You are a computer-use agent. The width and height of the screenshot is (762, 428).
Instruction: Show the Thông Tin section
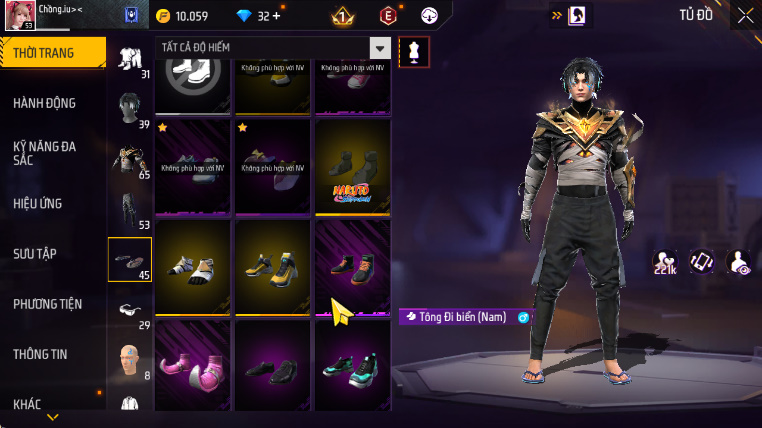click(42, 354)
